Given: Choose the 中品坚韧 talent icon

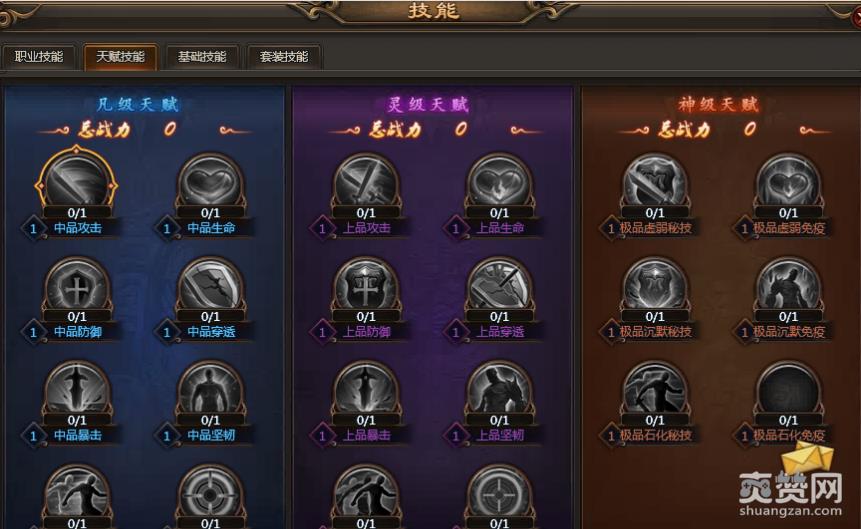Looking at the screenshot, I should pos(210,391).
